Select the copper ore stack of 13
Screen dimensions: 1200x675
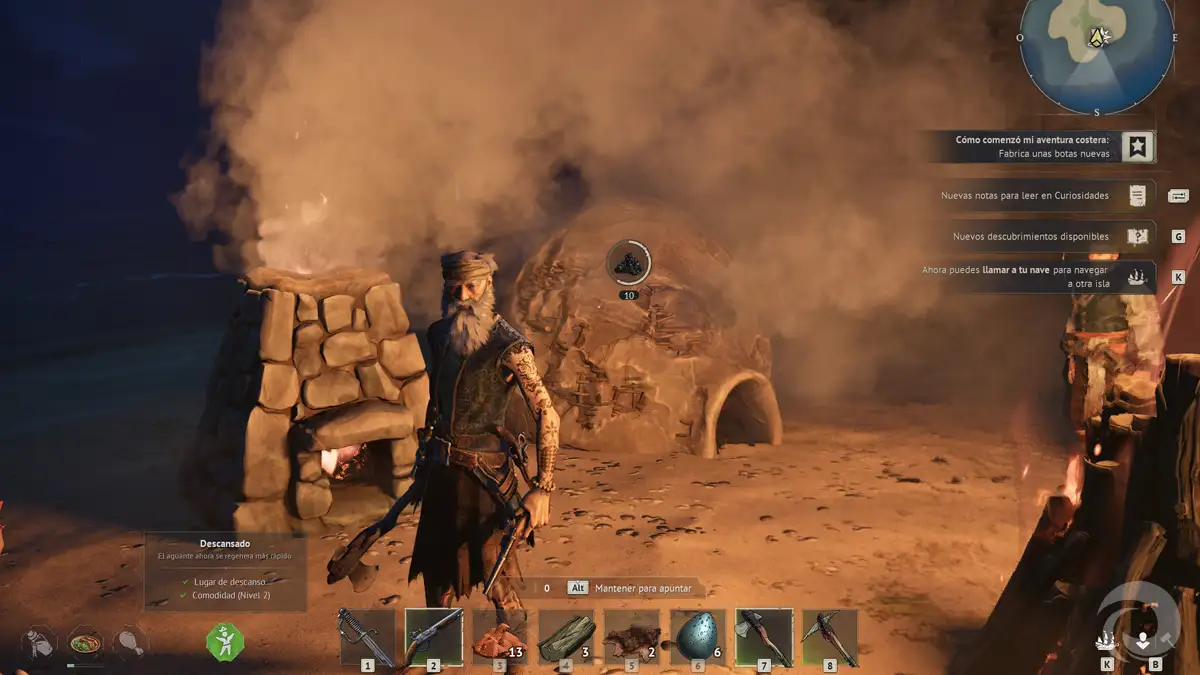click(x=499, y=637)
